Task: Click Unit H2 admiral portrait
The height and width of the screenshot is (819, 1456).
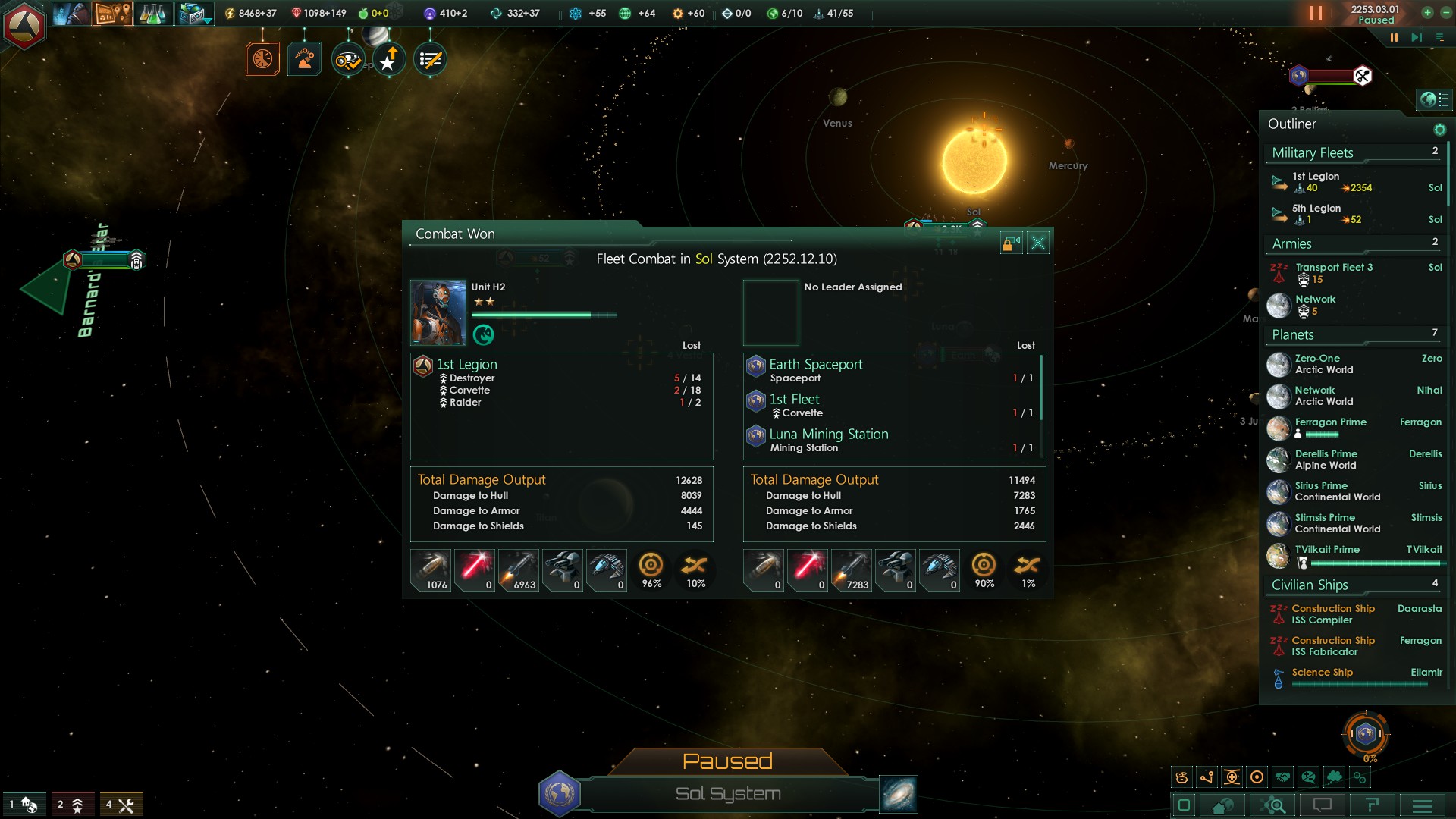Action: click(x=438, y=312)
